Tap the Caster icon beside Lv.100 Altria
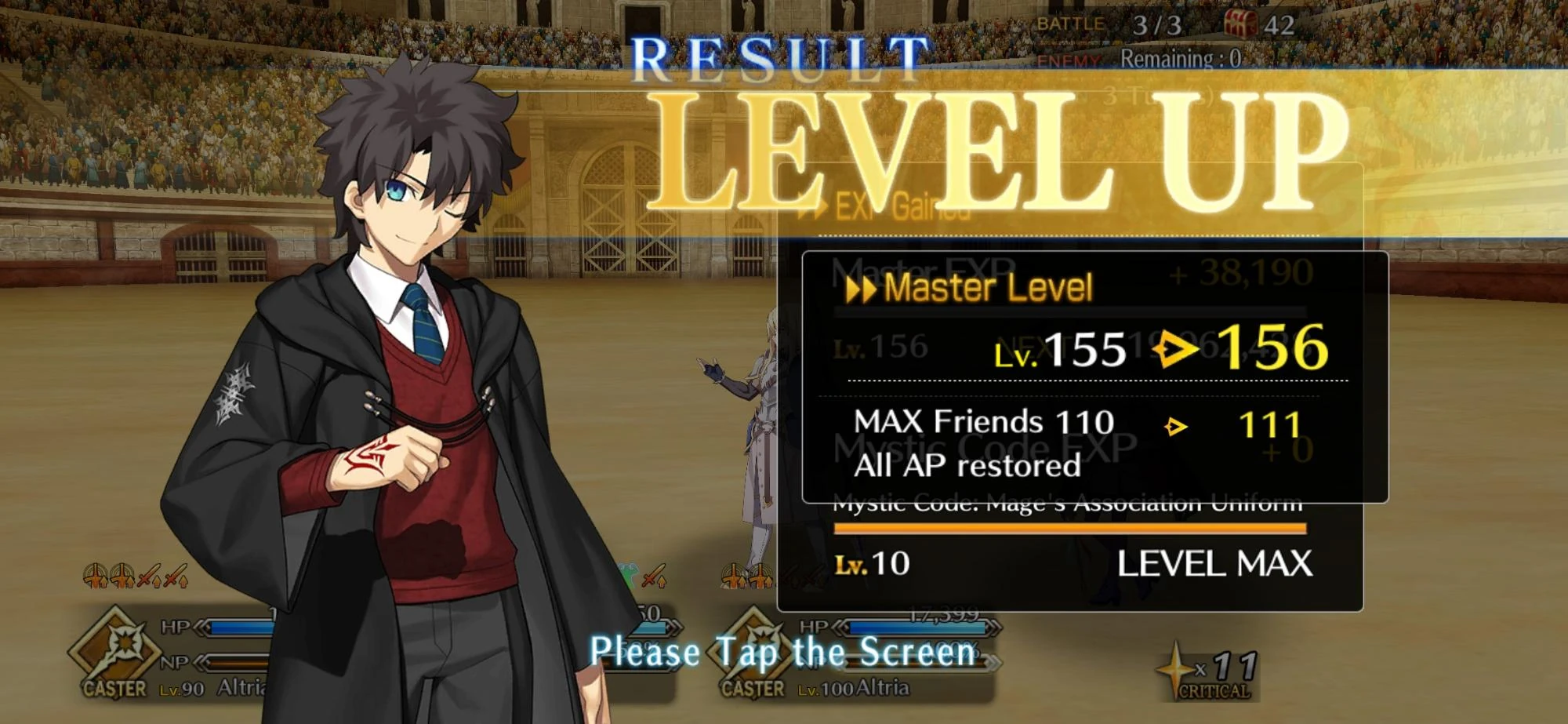The image size is (1568, 724). [x=753, y=655]
